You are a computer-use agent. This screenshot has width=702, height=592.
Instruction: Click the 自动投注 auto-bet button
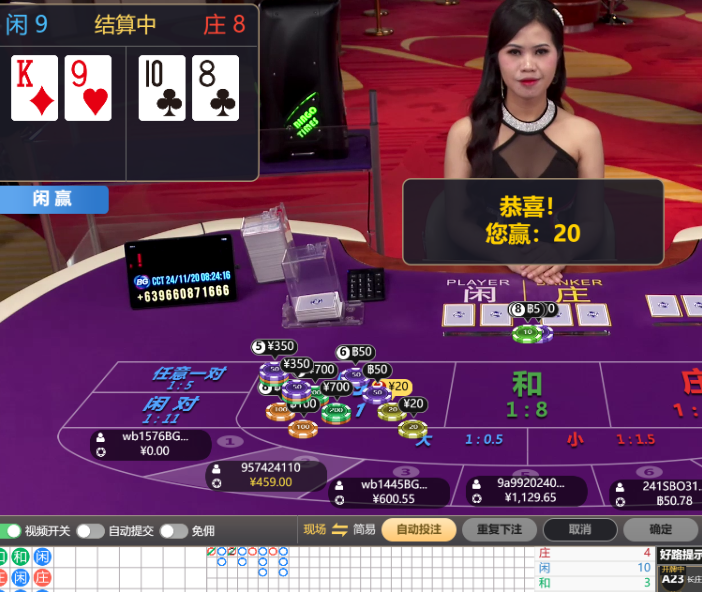coord(419,529)
